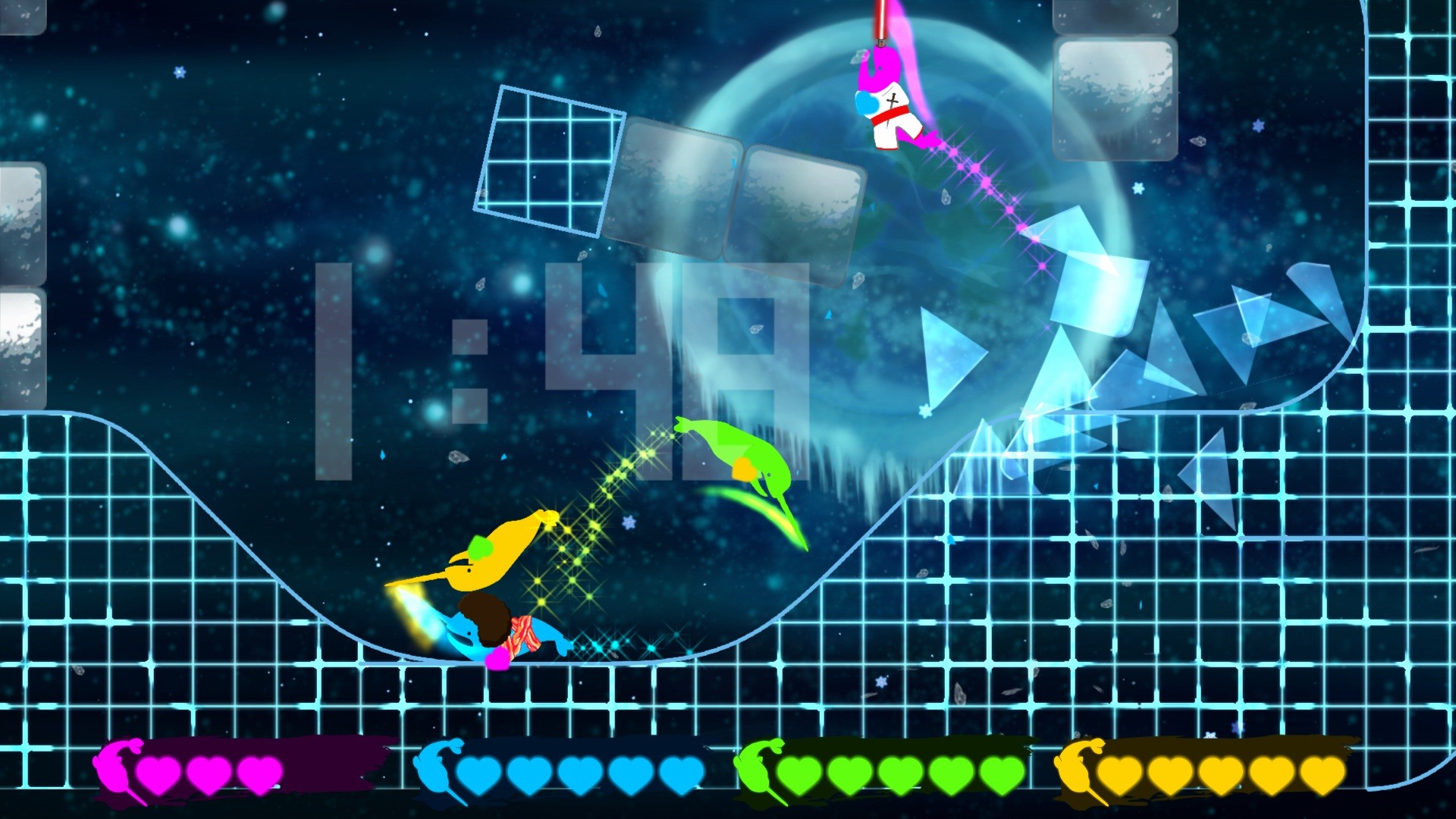Click the pink narwhal's lightsaber horn
Image resolution: width=1456 pixels, height=819 pixels.
click(x=878, y=23)
